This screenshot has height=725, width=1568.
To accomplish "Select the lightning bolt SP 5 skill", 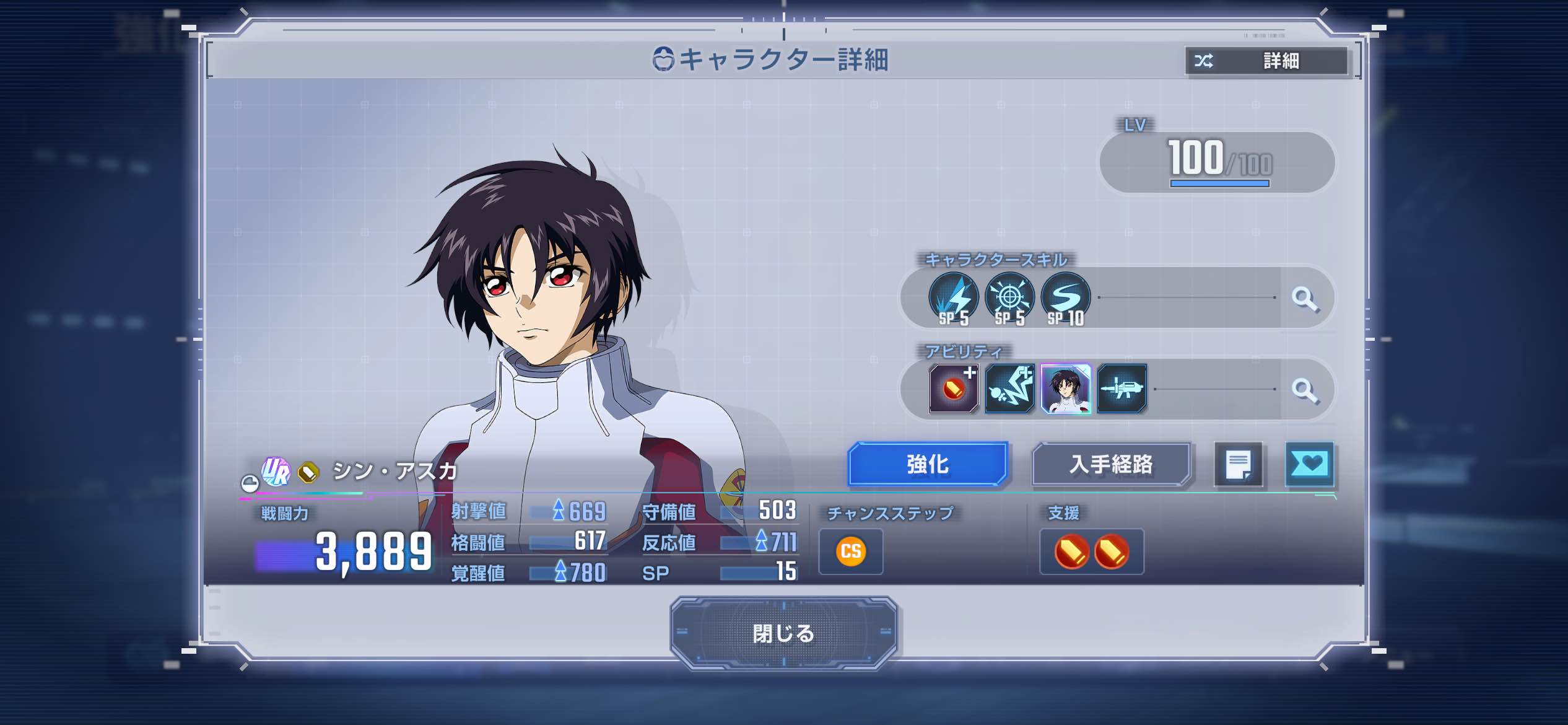I will 954,298.
